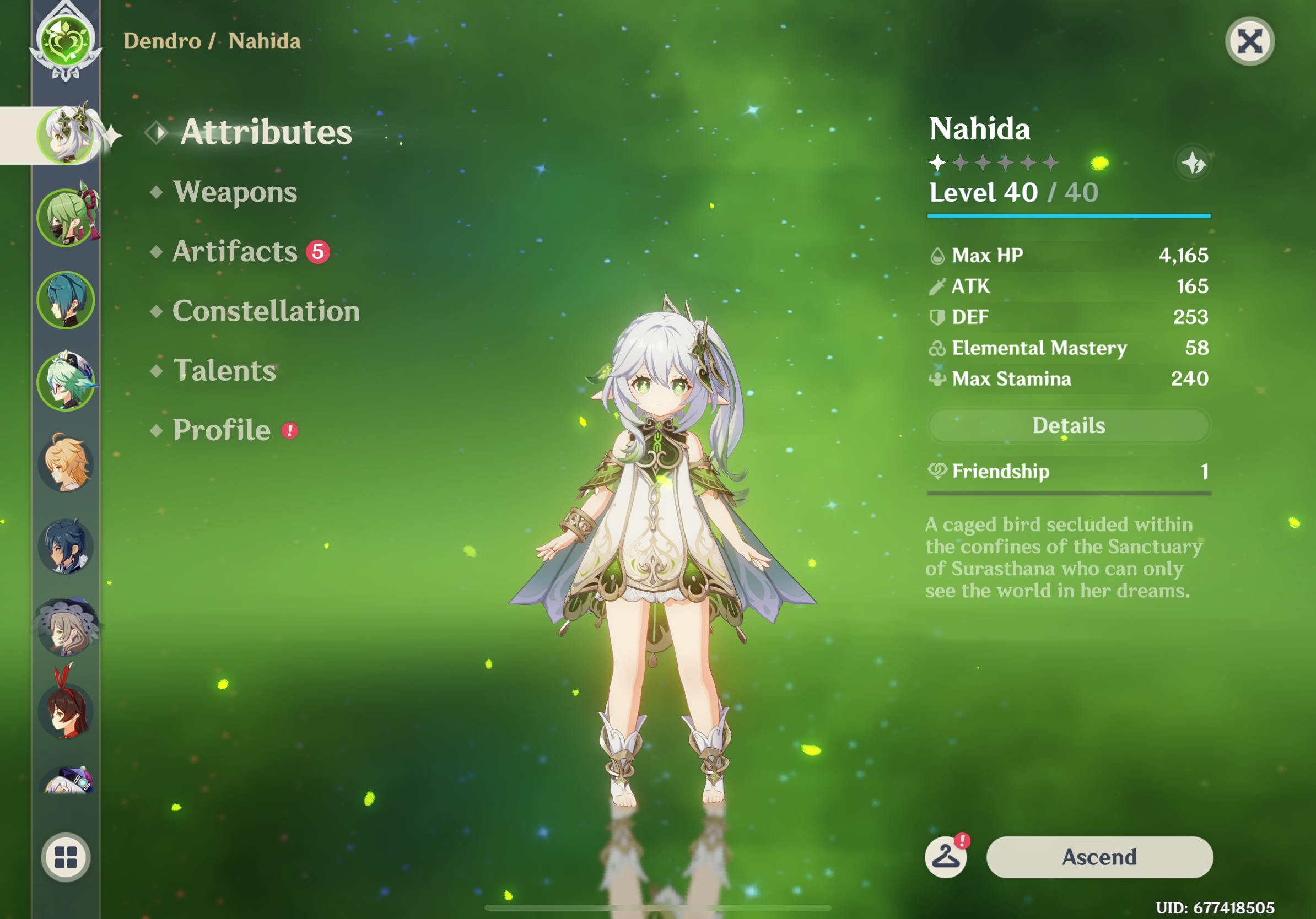Pick the dark blue-haired character portrait
This screenshot has height=919, width=1316.
(x=67, y=547)
